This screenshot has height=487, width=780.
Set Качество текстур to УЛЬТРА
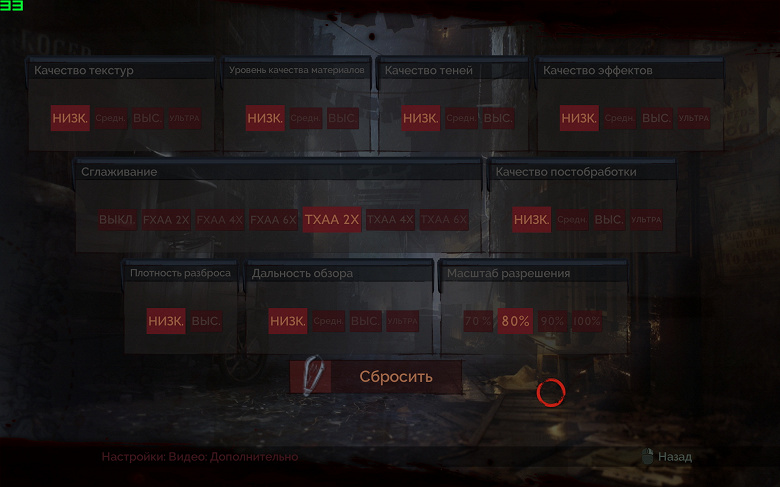click(185, 119)
